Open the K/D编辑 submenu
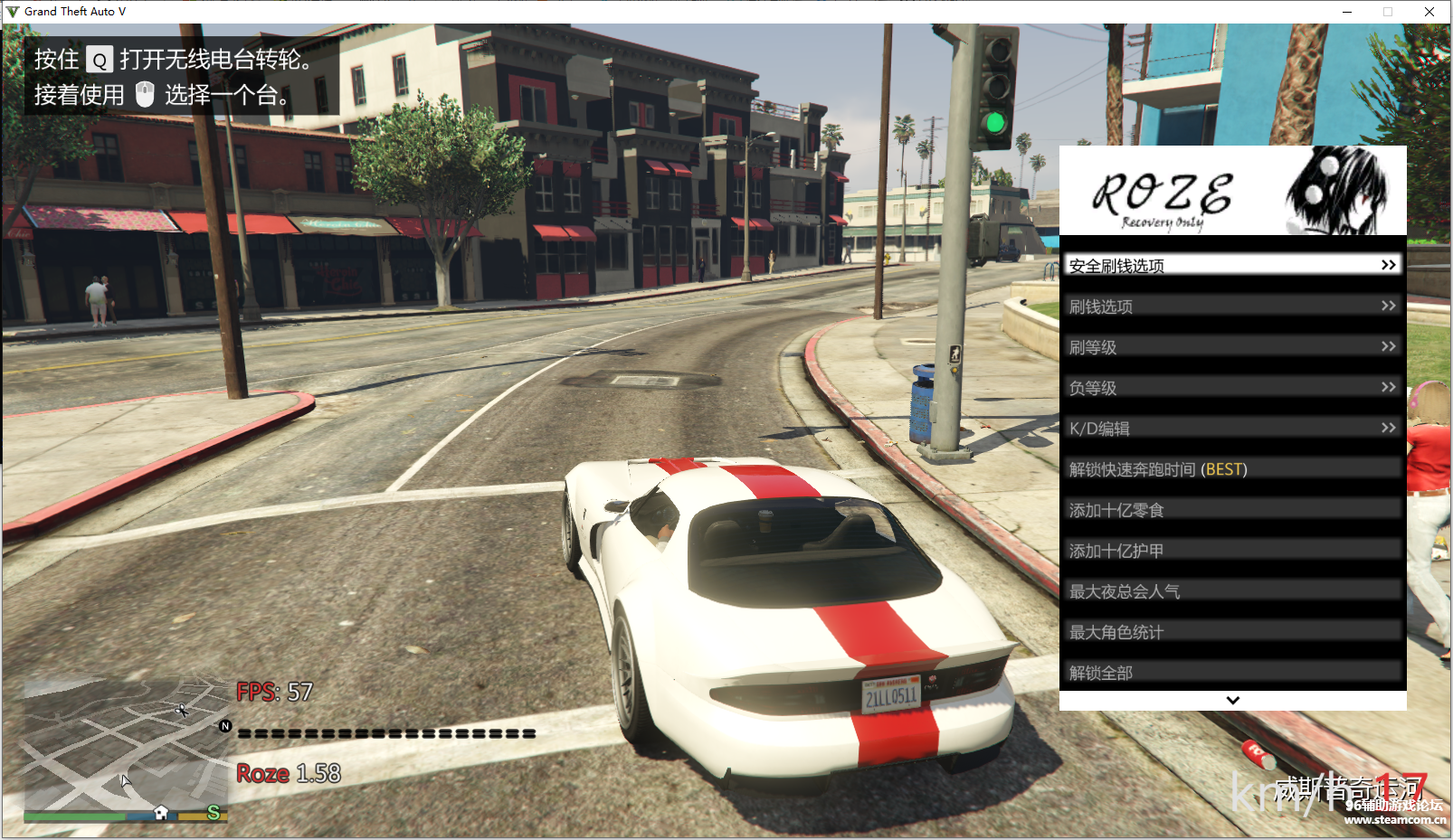 point(1232,429)
